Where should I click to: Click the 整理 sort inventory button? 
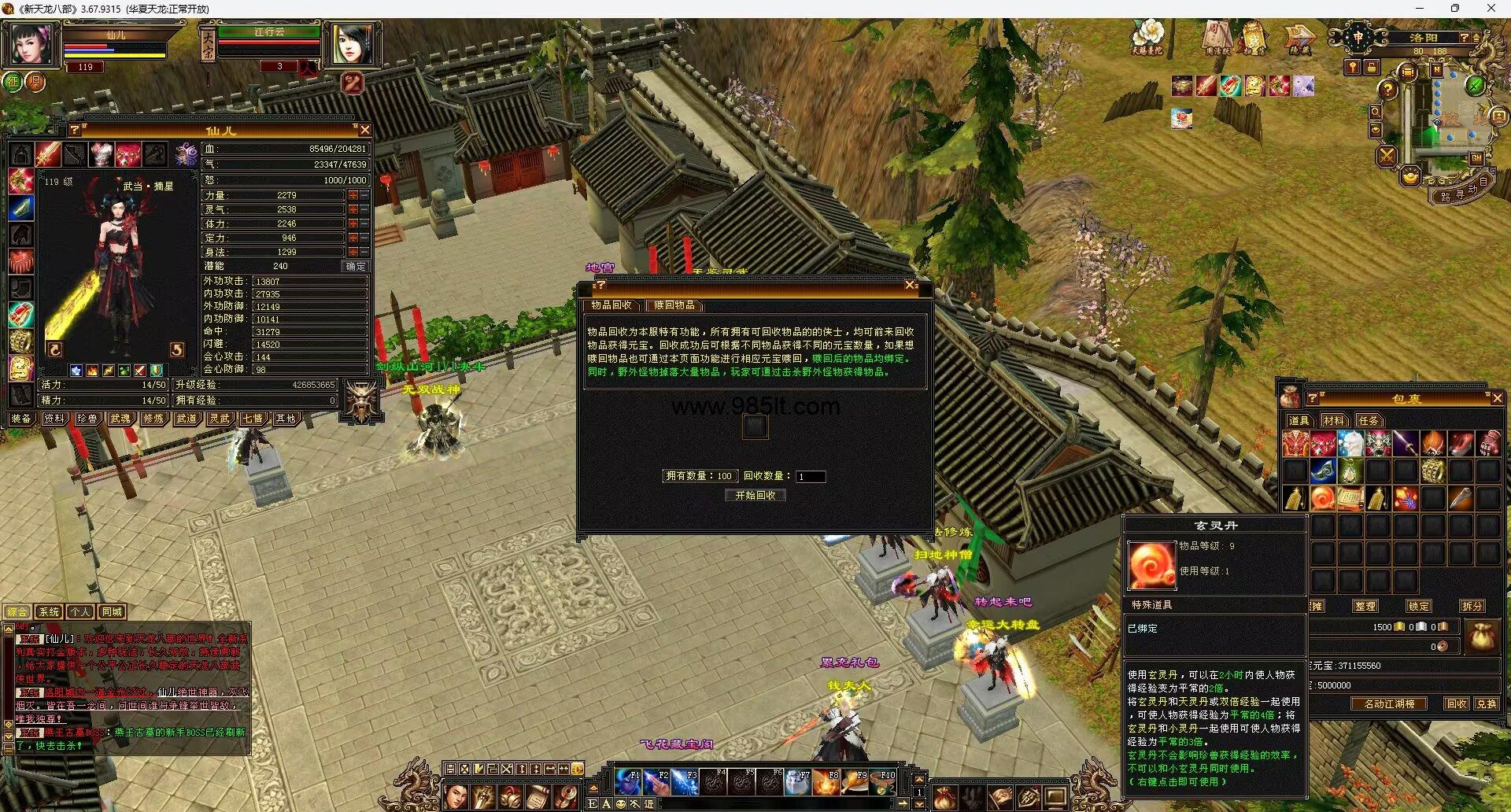(x=1365, y=606)
